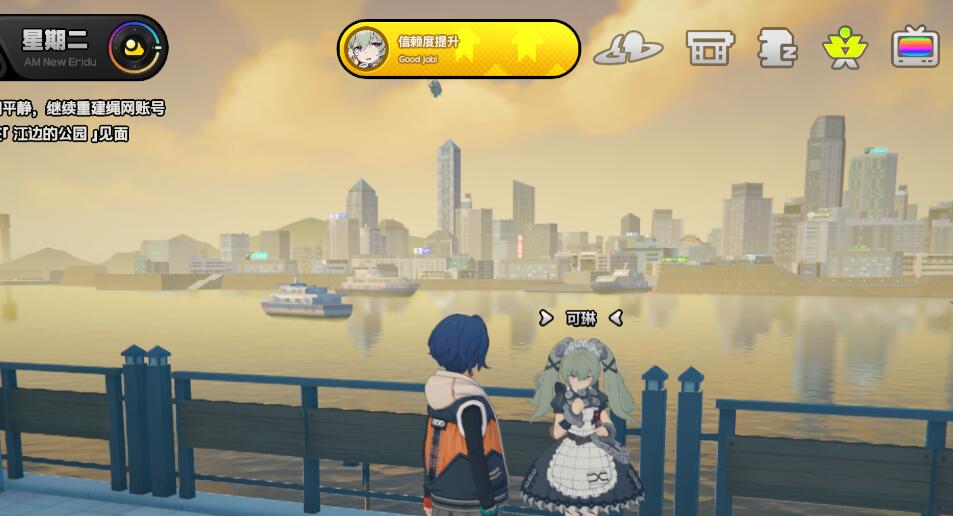
Task: Open the yellow winged figure icon
Action: (843, 47)
